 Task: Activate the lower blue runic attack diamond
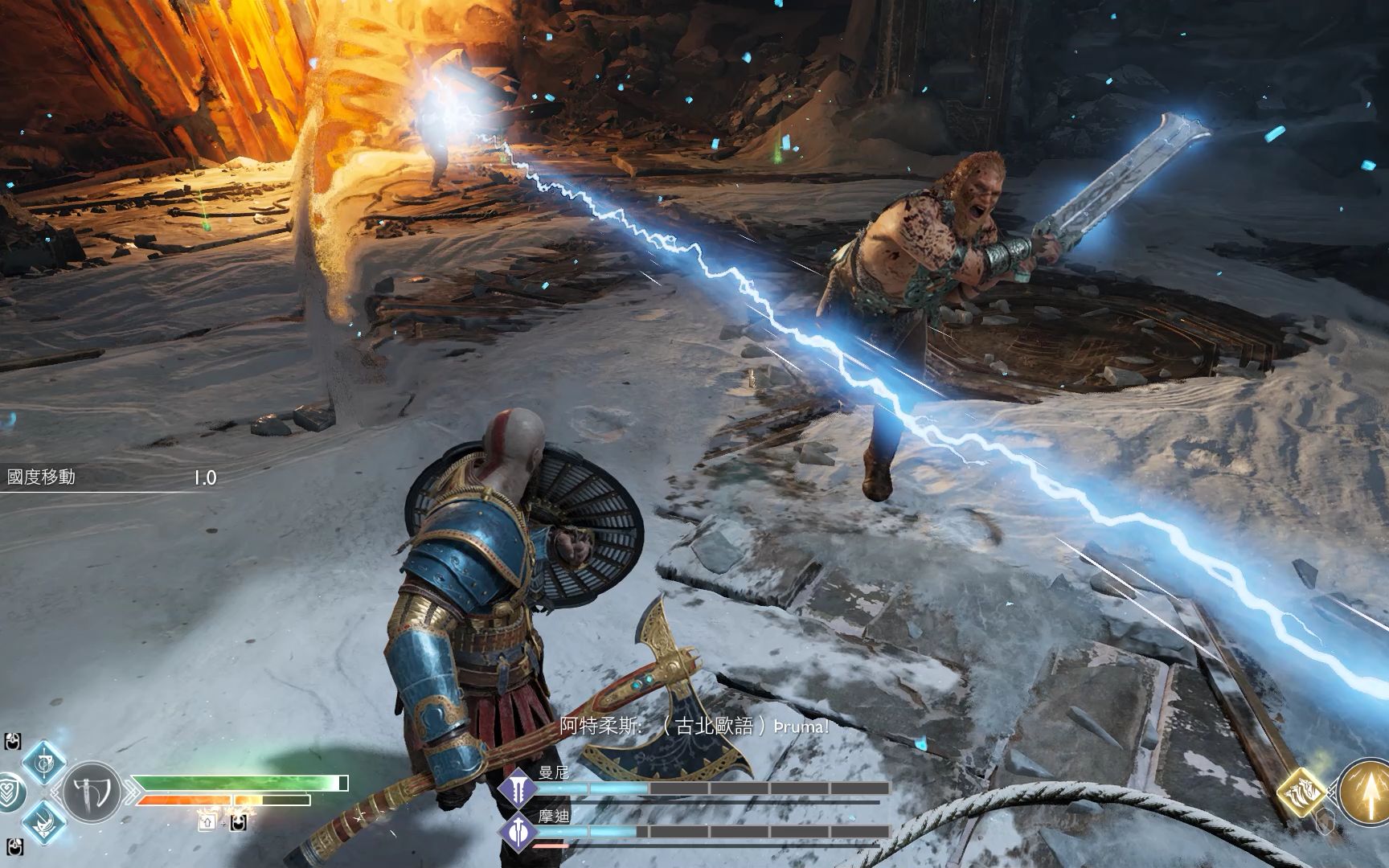pos(43,821)
